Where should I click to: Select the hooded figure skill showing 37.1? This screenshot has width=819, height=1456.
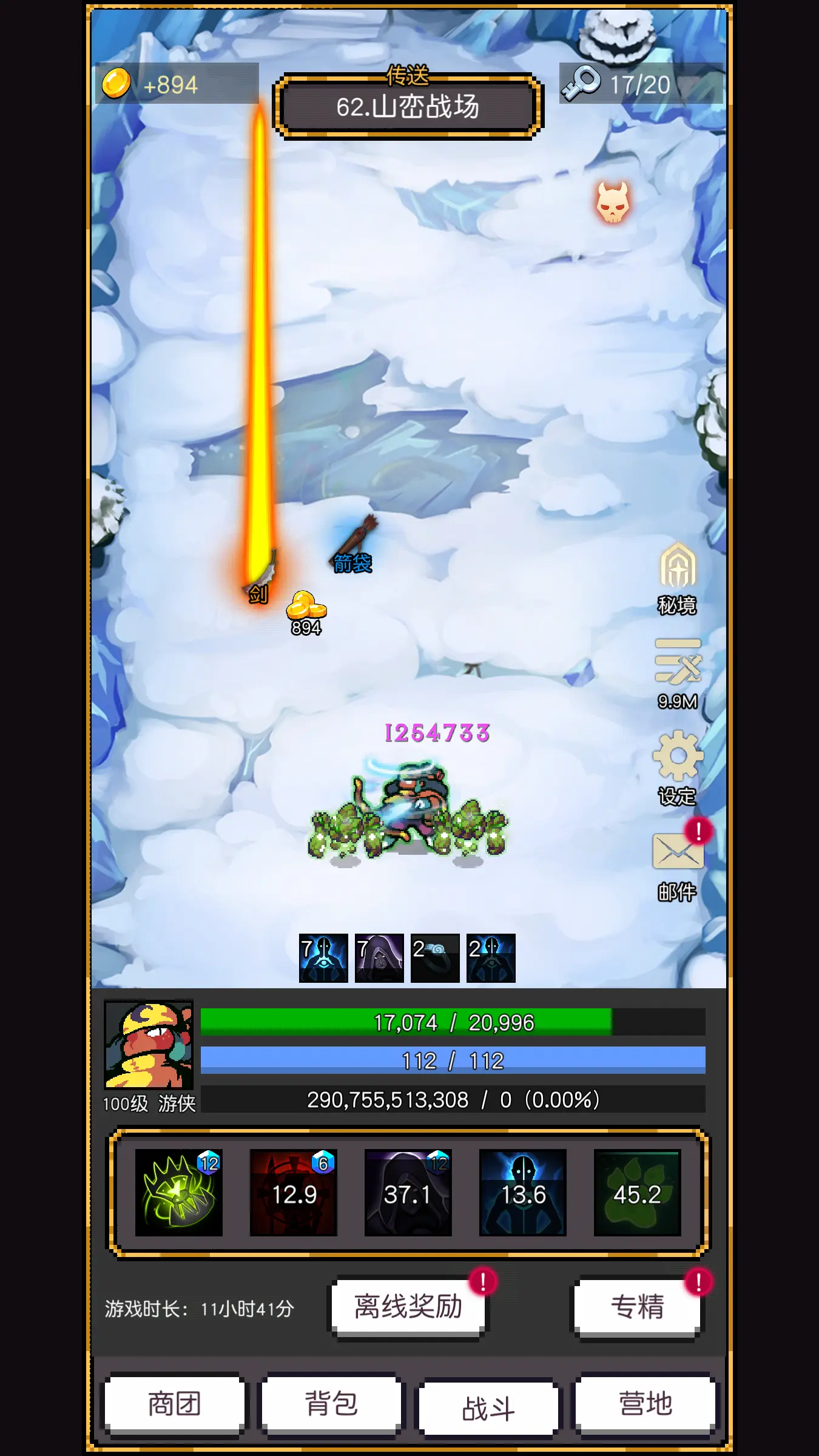(409, 1192)
